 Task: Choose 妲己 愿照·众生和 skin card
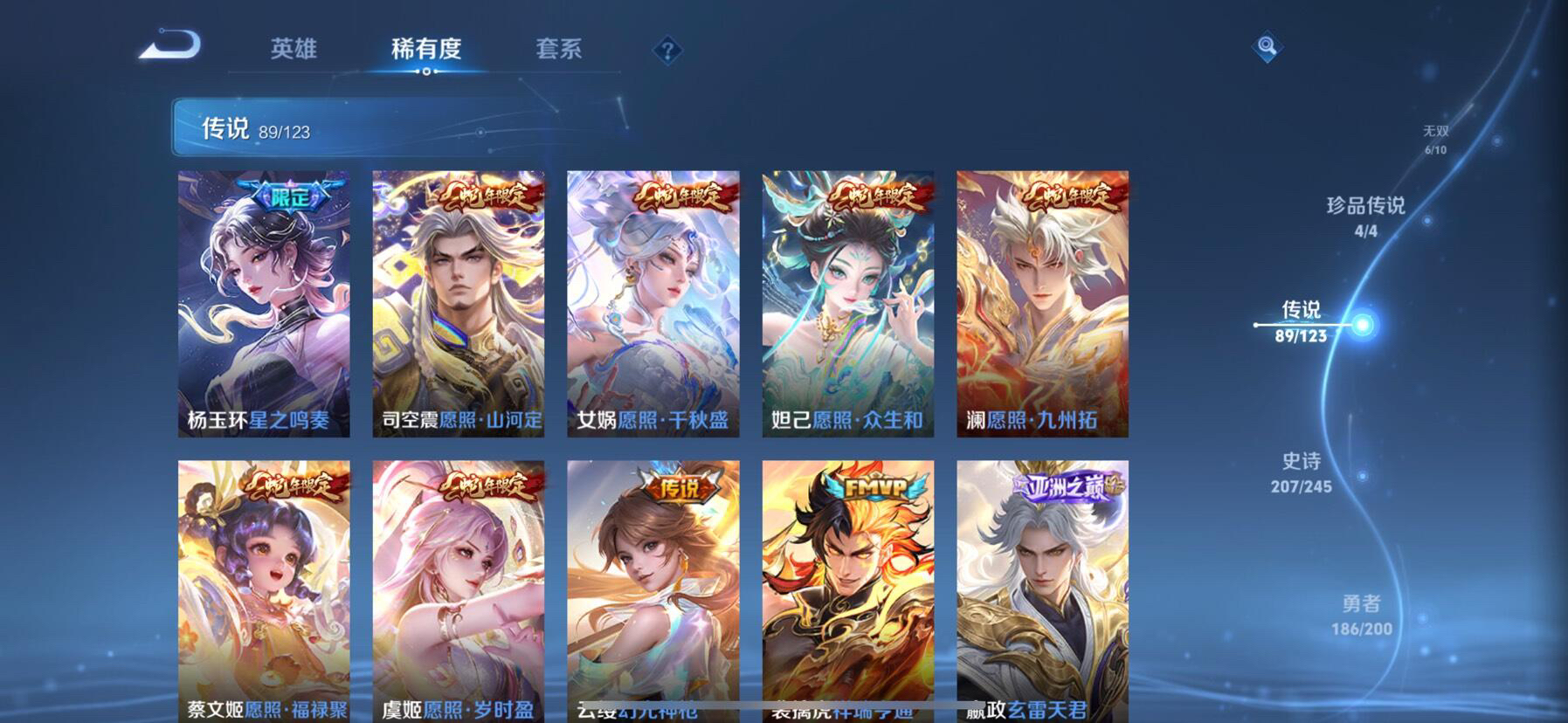point(847,304)
